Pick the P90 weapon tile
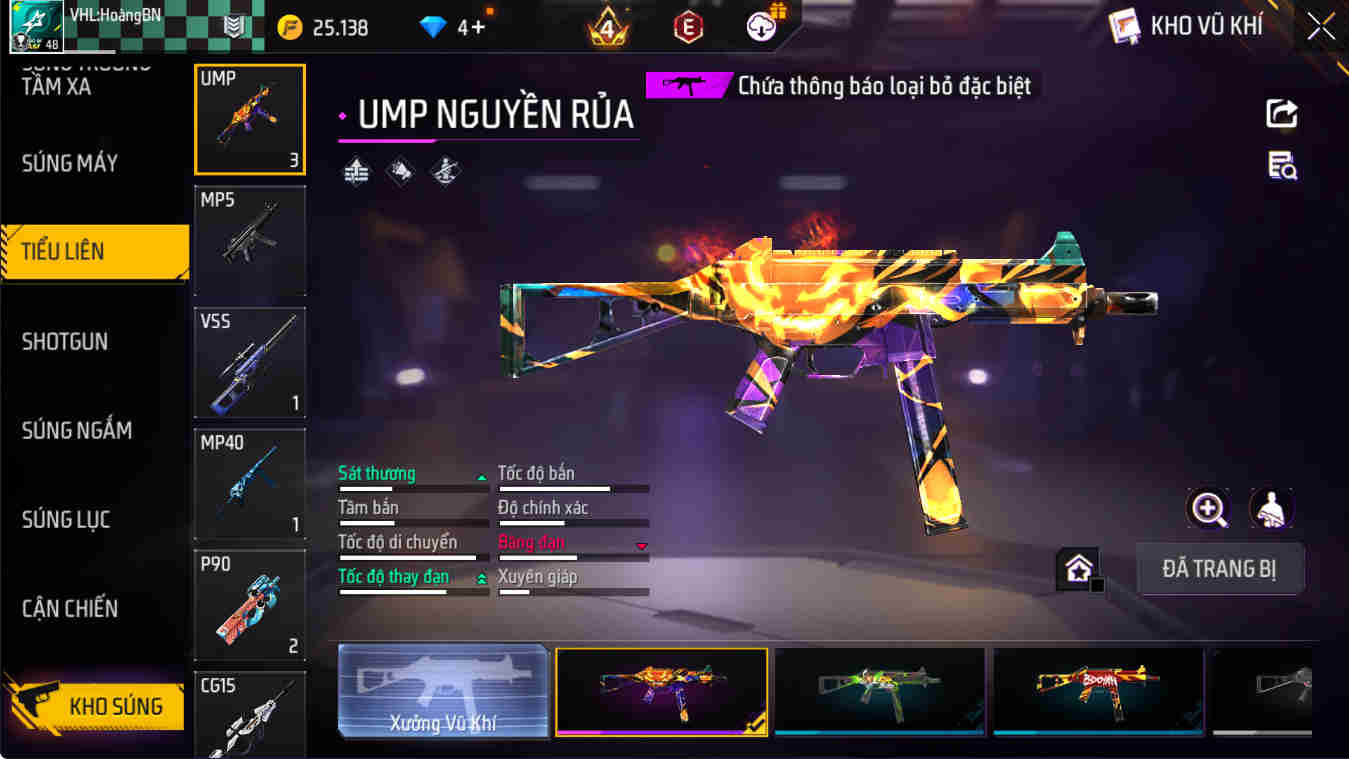The width and height of the screenshot is (1349, 759). (x=250, y=605)
